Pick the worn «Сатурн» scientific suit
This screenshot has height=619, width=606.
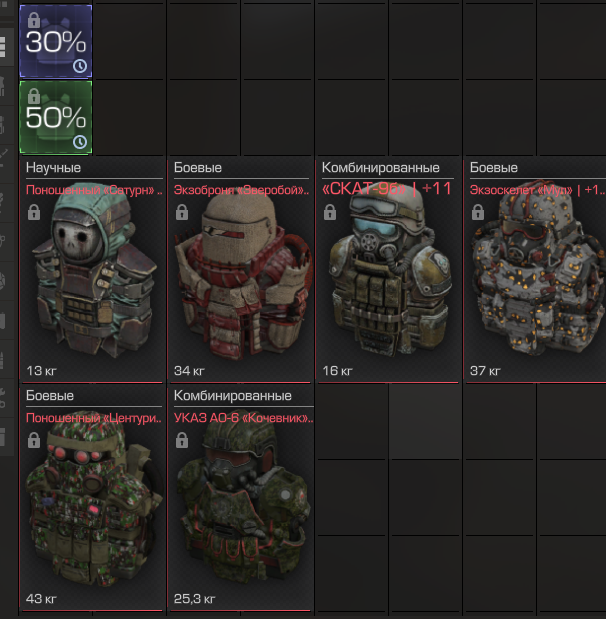point(93,270)
